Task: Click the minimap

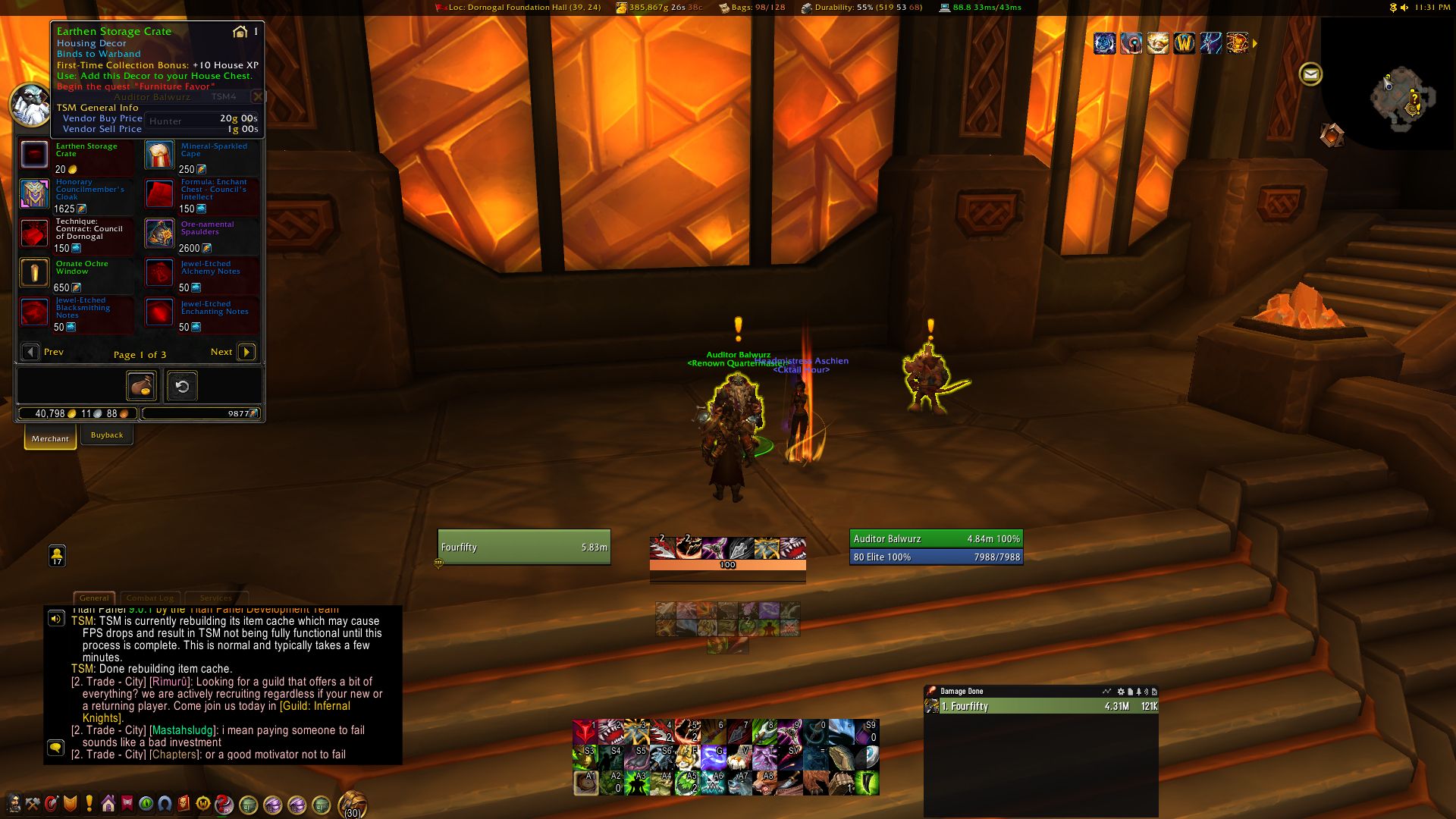Action: (1401, 99)
